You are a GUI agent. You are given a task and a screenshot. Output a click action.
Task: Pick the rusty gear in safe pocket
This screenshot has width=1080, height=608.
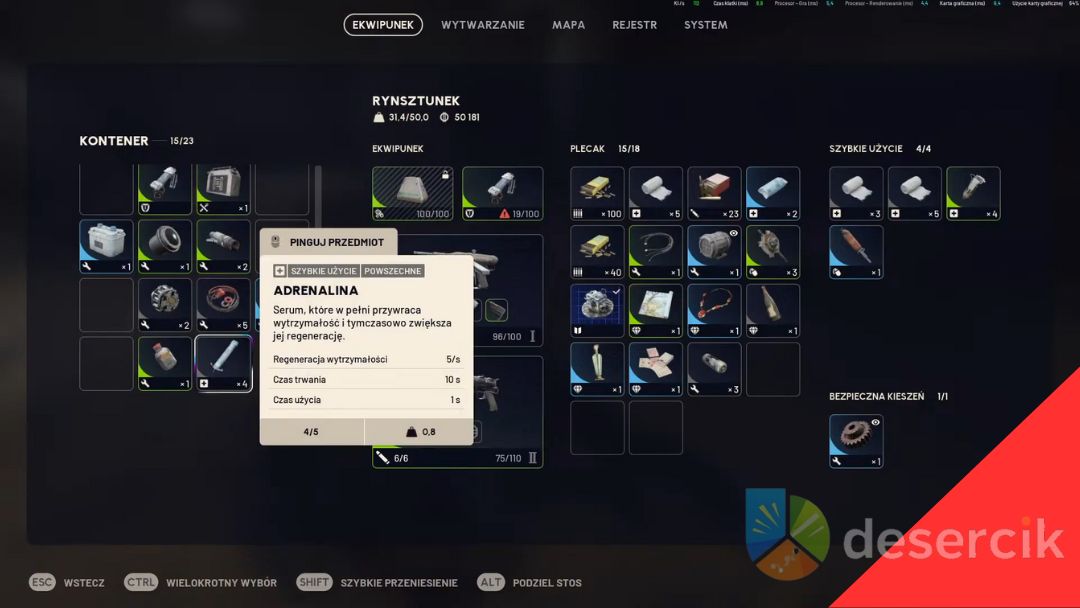pyautogui.click(x=856, y=441)
